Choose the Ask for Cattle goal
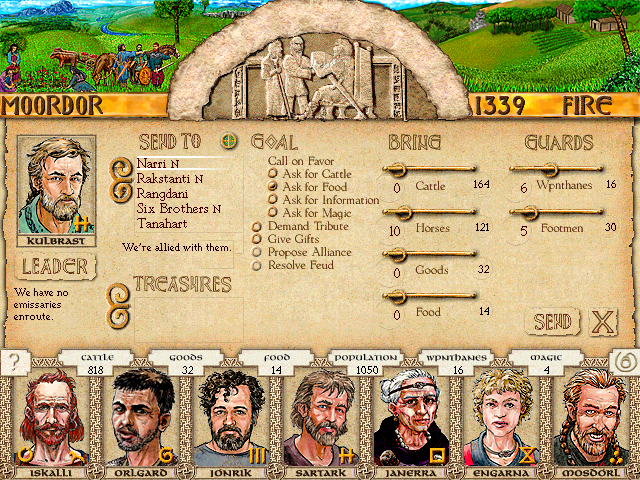 point(318,173)
